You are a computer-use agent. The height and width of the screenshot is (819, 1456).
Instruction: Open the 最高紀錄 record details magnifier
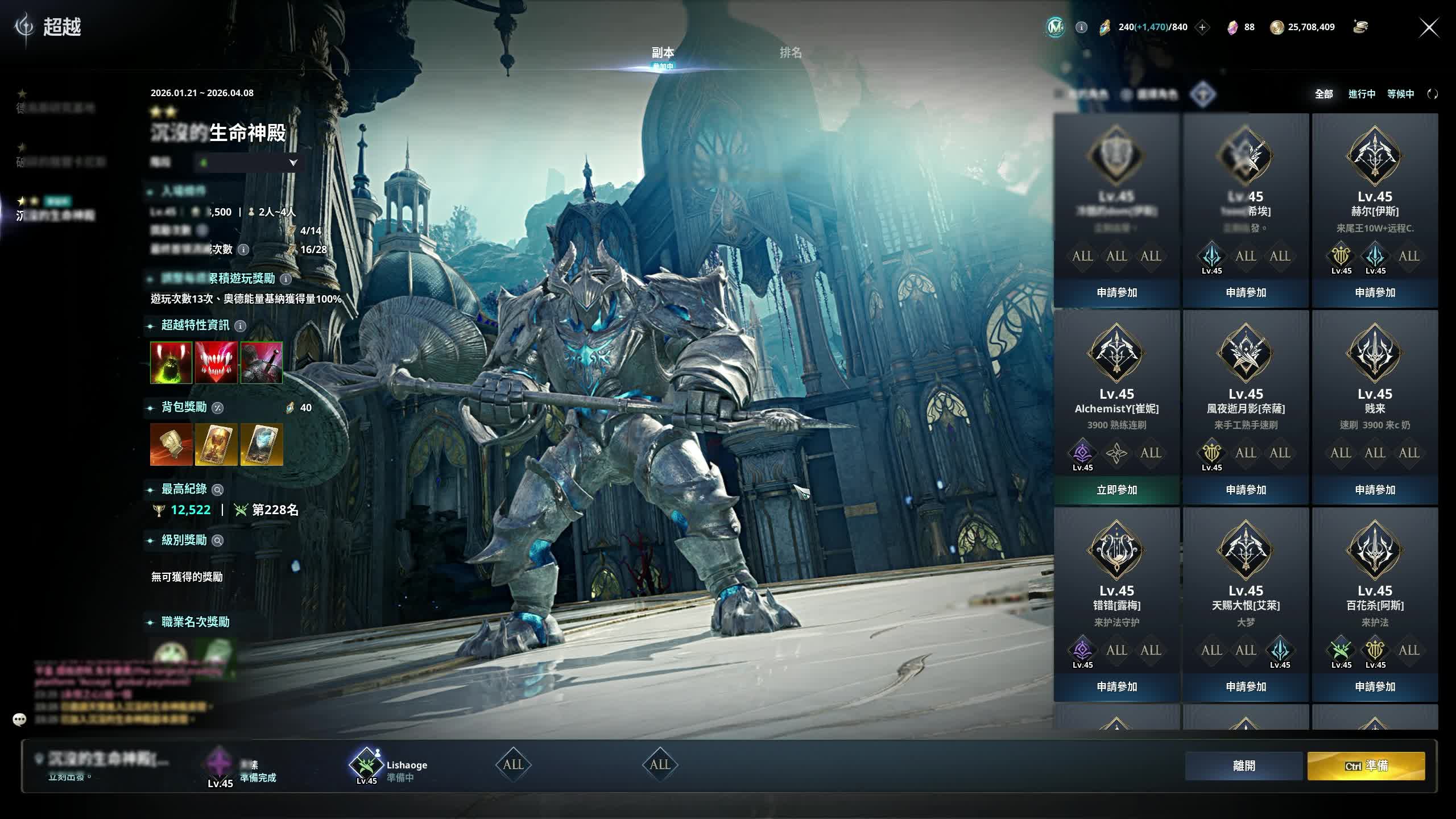217,490
